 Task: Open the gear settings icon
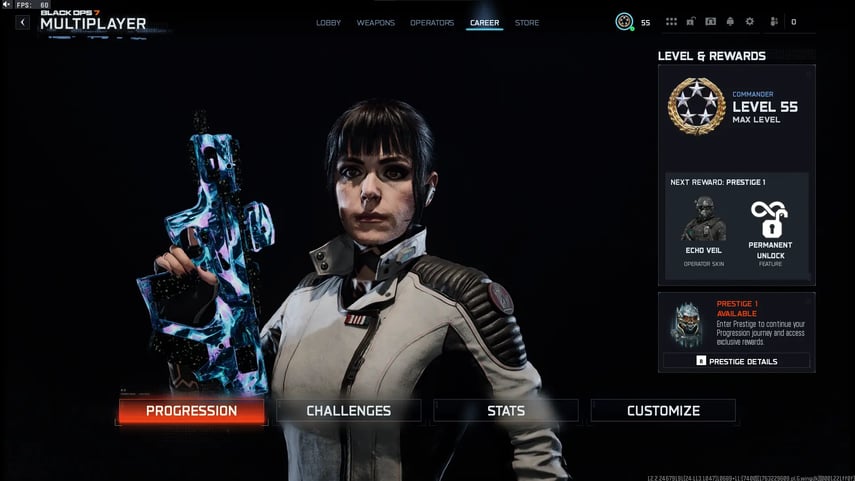point(749,21)
